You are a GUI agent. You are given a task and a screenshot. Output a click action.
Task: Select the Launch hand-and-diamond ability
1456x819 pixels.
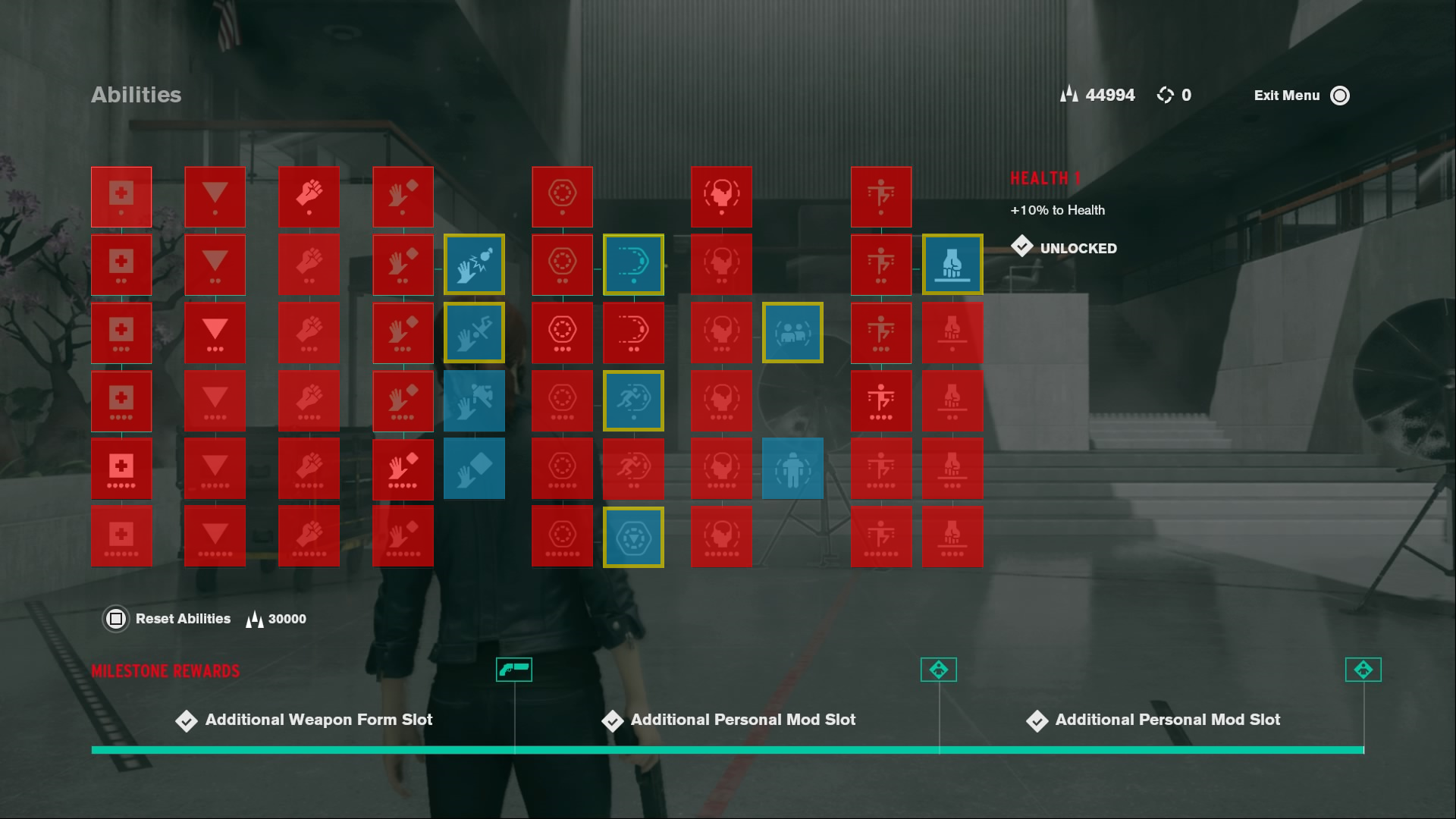coord(403,197)
